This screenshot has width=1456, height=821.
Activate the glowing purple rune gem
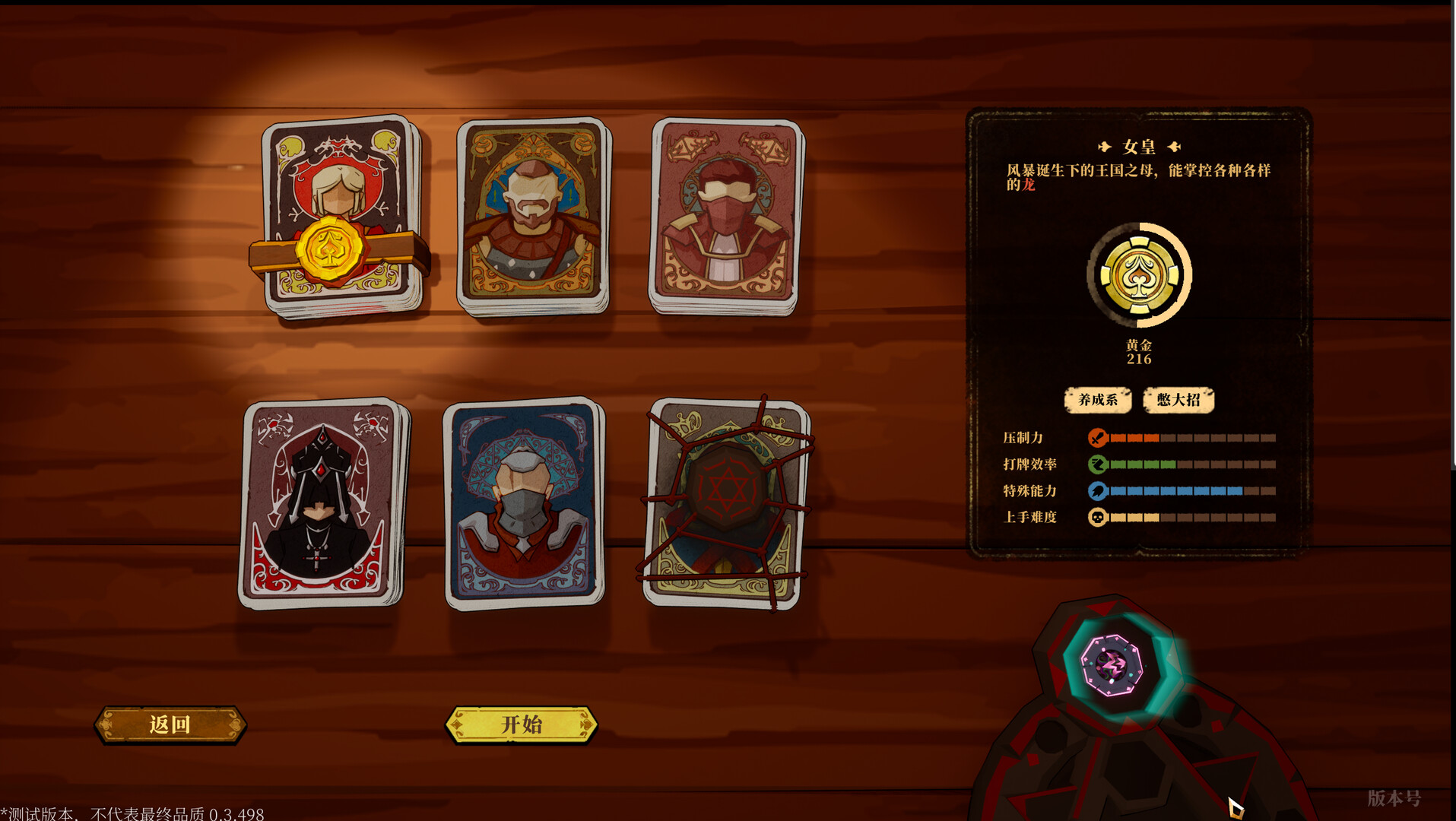click(1112, 664)
